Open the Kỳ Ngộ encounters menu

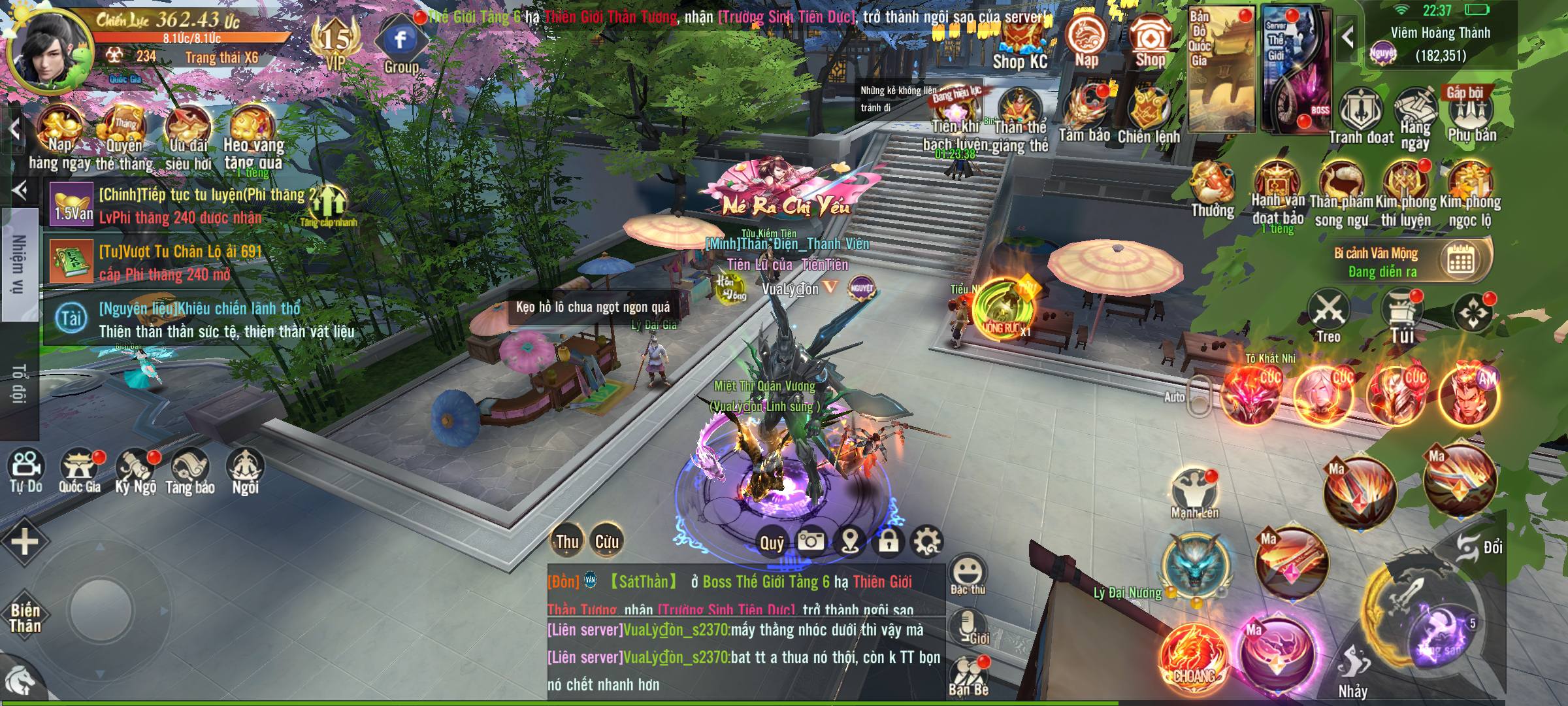click(136, 471)
